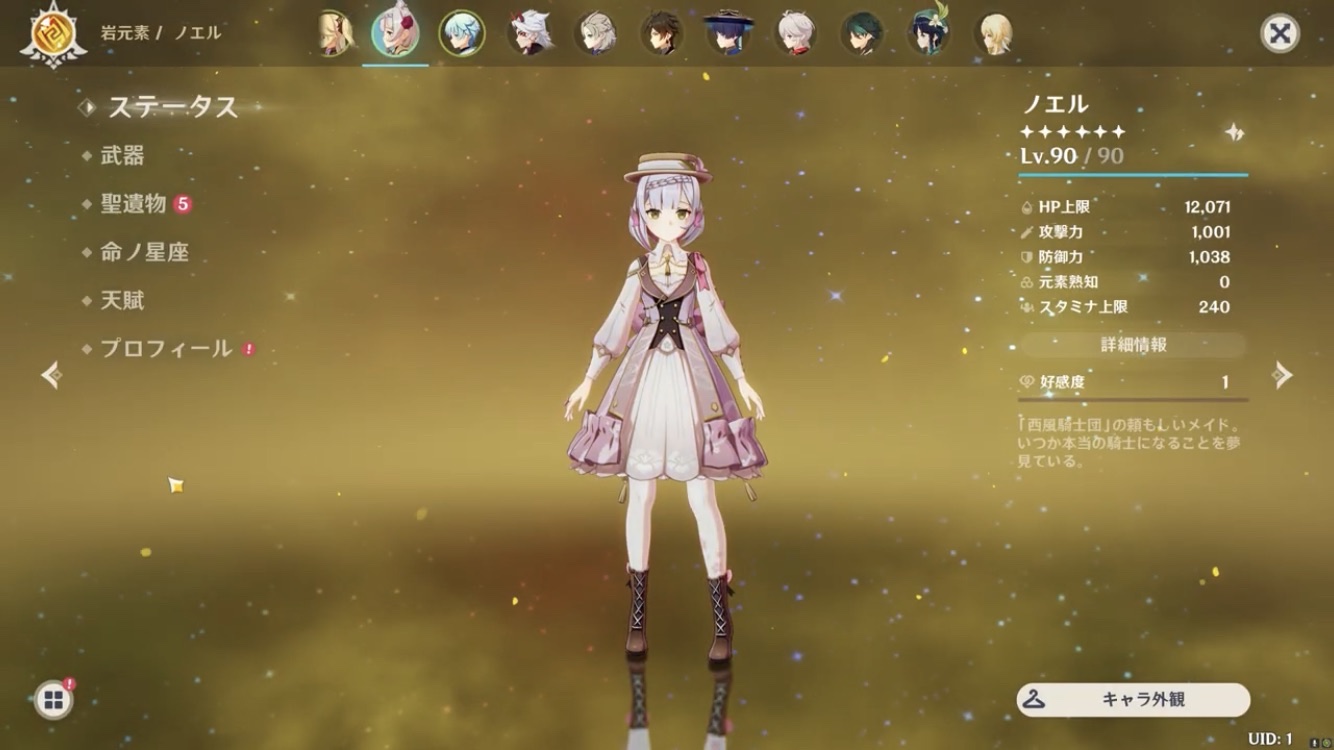Open the grid menu button with alert
The height and width of the screenshot is (750, 1334).
point(53,700)
